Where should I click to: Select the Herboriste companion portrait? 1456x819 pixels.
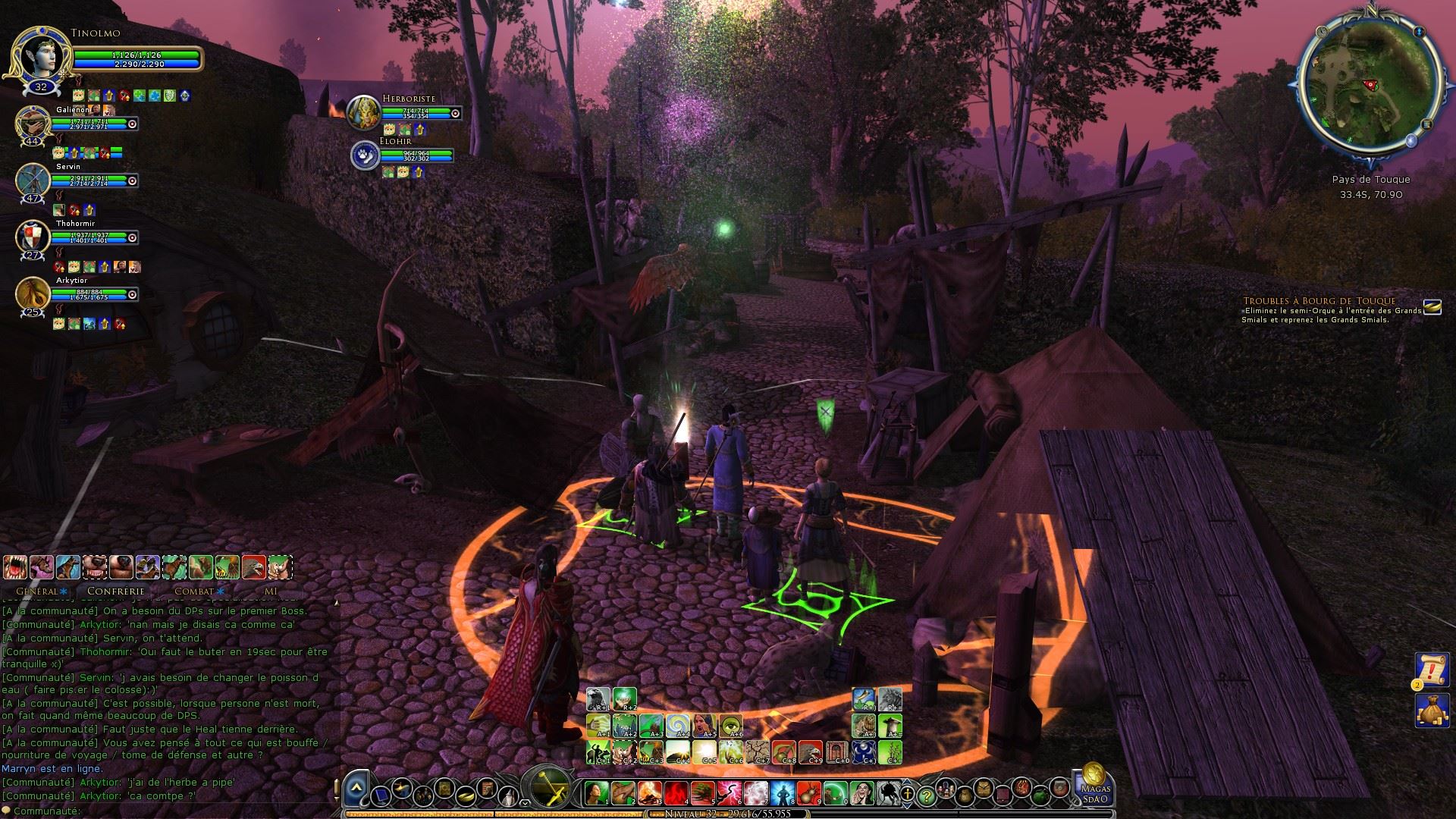363,112
